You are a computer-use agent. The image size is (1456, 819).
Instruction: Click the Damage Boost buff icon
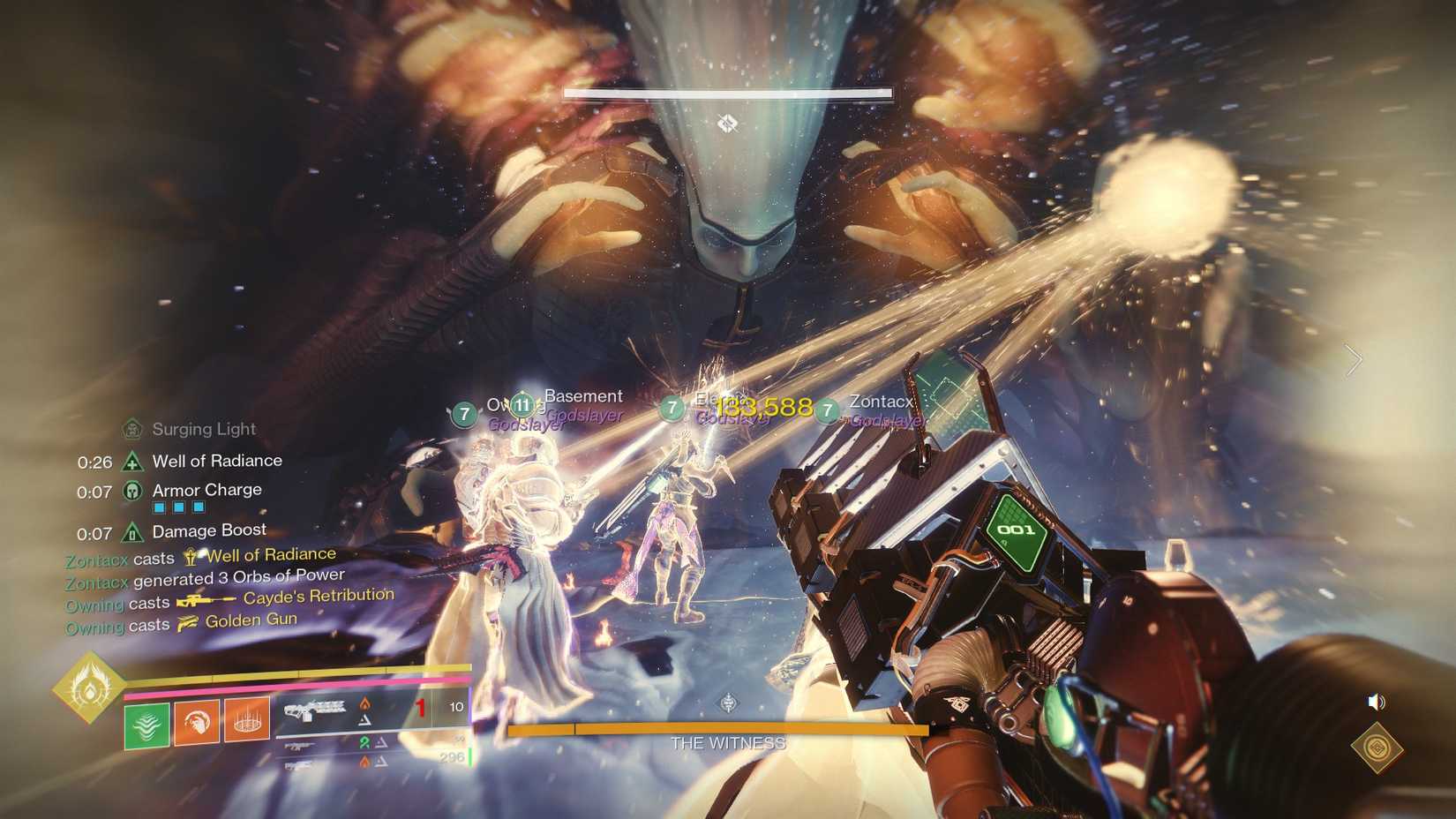pos(131,531)
